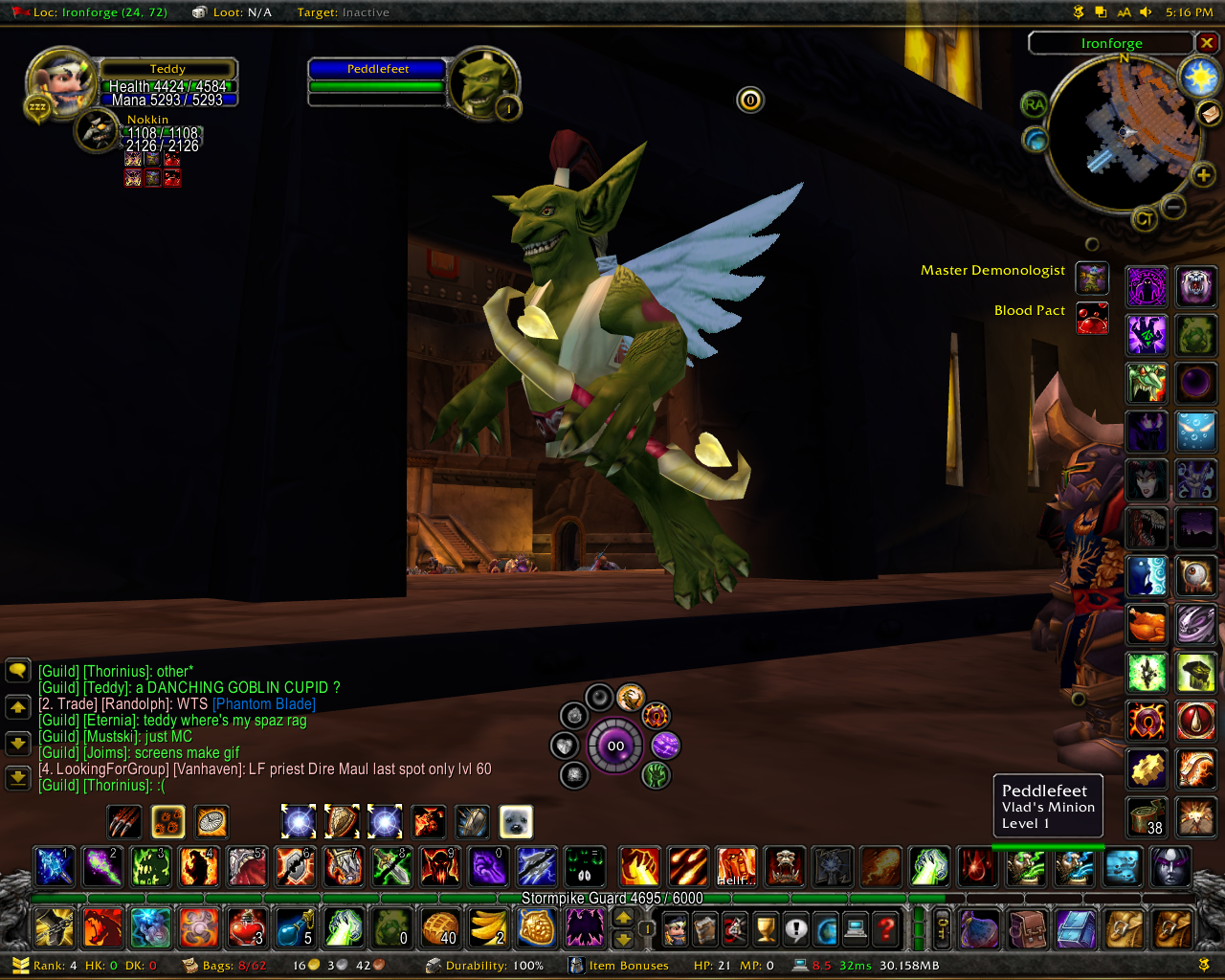Click the Master Demonologist buff icon

(1092, 278)
